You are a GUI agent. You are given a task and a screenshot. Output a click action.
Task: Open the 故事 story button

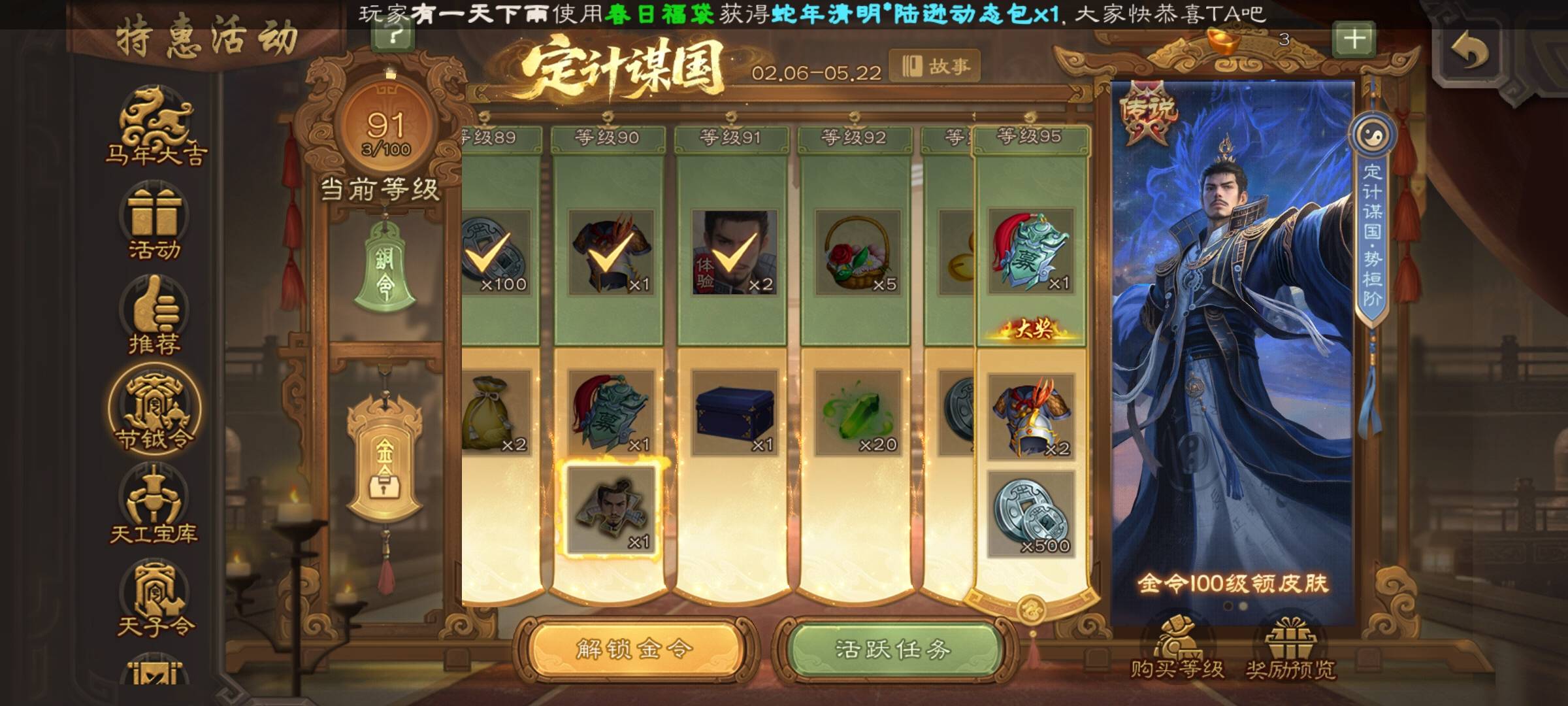pos(936,66)
